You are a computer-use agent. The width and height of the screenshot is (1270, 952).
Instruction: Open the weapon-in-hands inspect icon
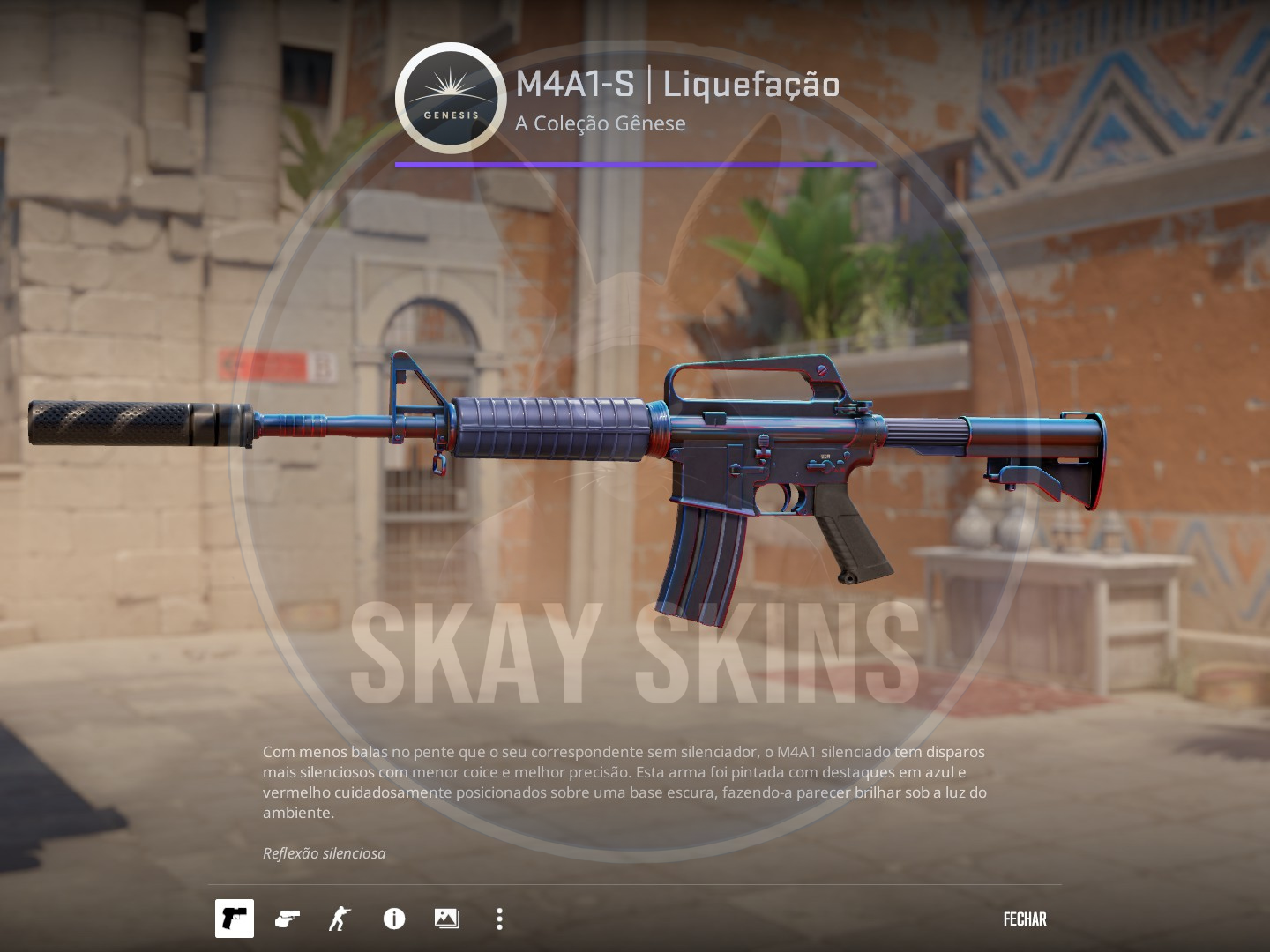pyautogui.click(x=287, y=919)
